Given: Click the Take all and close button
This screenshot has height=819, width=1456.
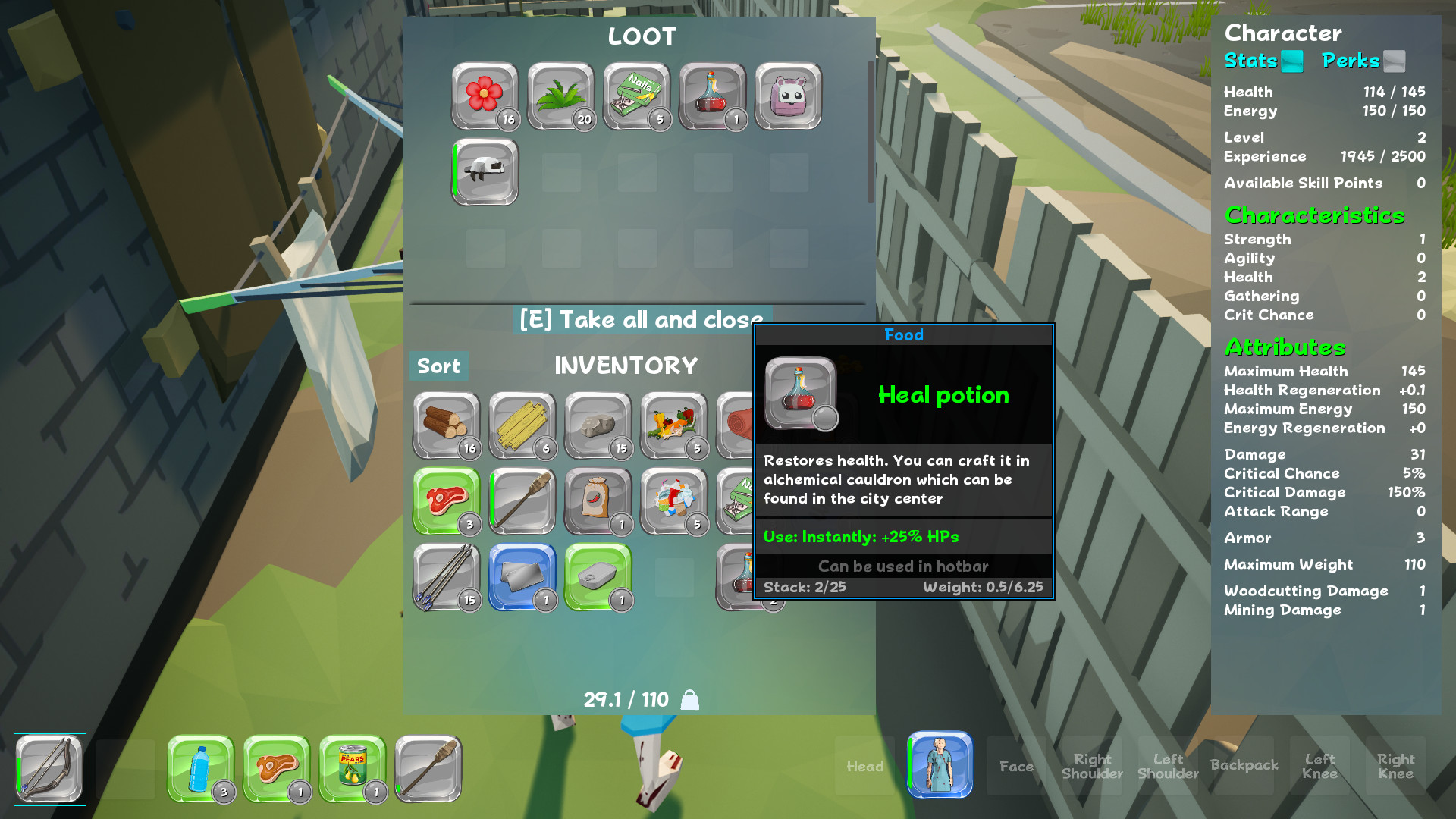Looking at the screenshot, I should [641, 319].
